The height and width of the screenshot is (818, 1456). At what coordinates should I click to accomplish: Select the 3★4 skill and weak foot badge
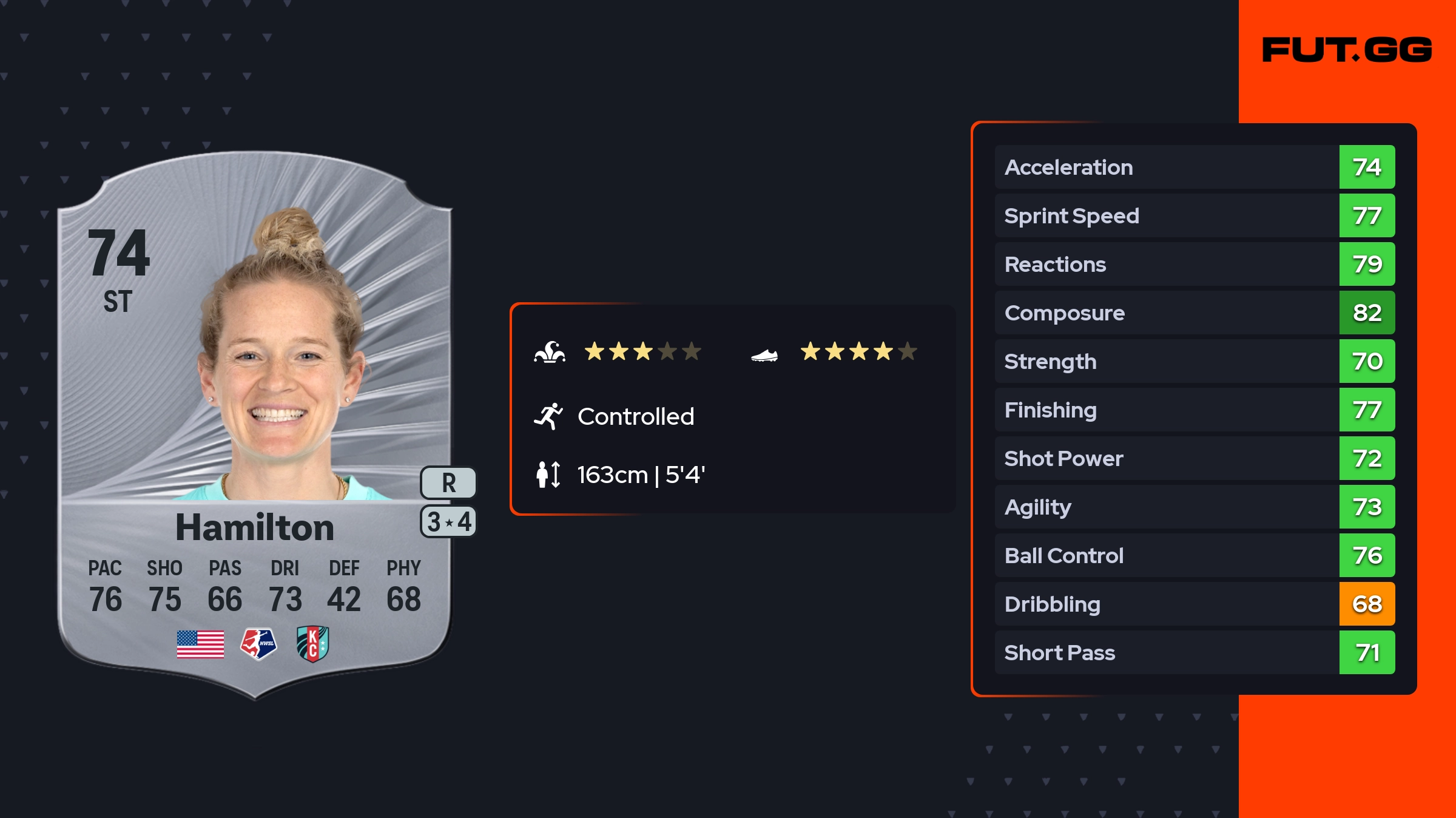tap(448, 522)
